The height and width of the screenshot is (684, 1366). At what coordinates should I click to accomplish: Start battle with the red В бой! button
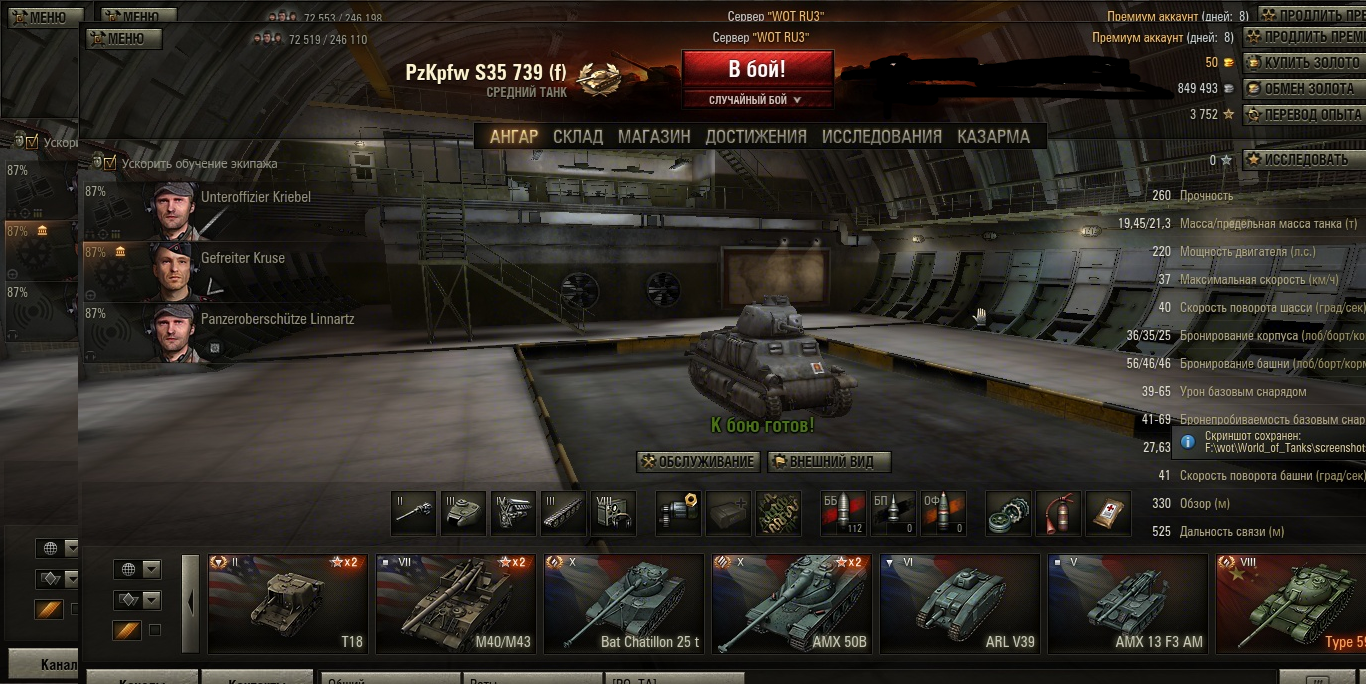coord(757,70)
